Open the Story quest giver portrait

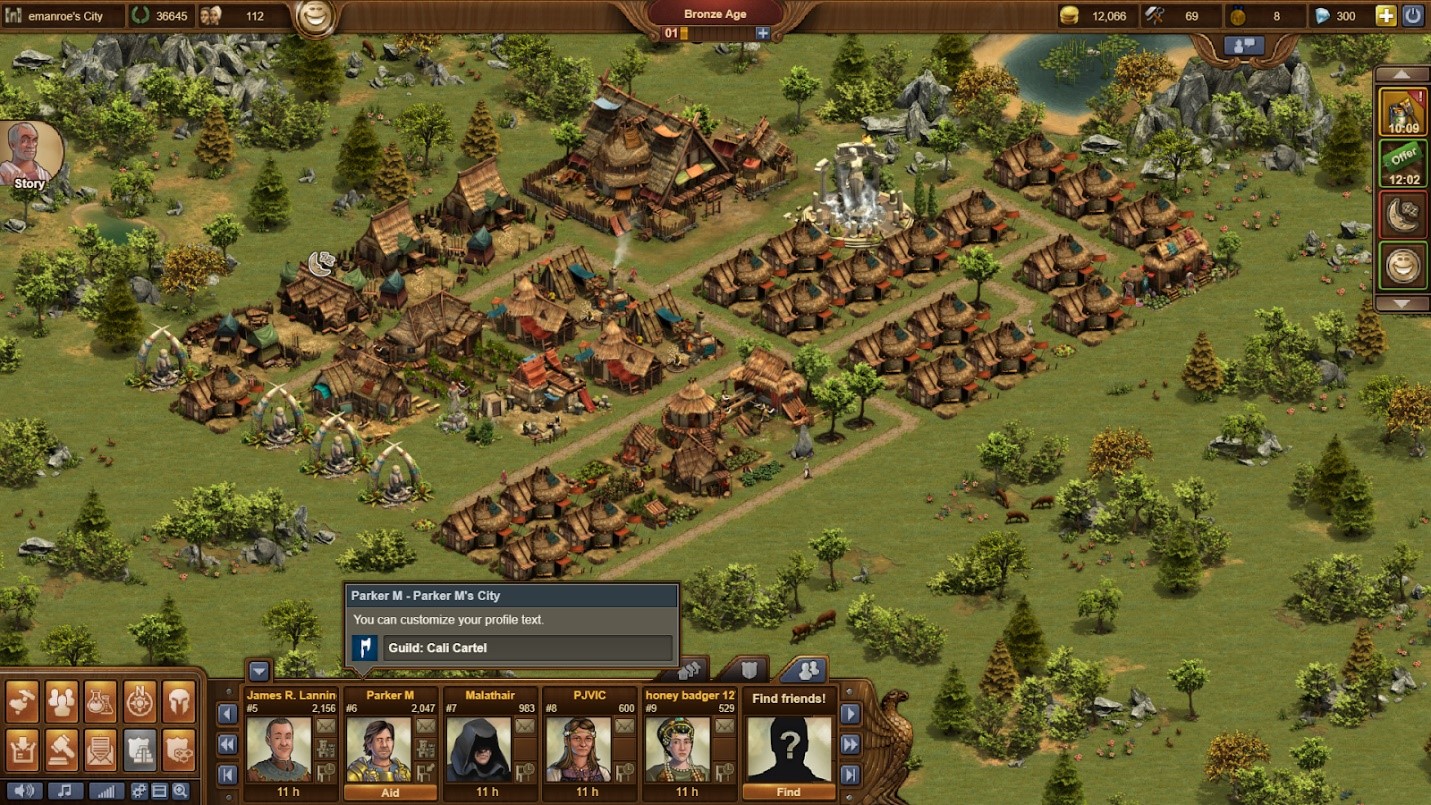32,154
